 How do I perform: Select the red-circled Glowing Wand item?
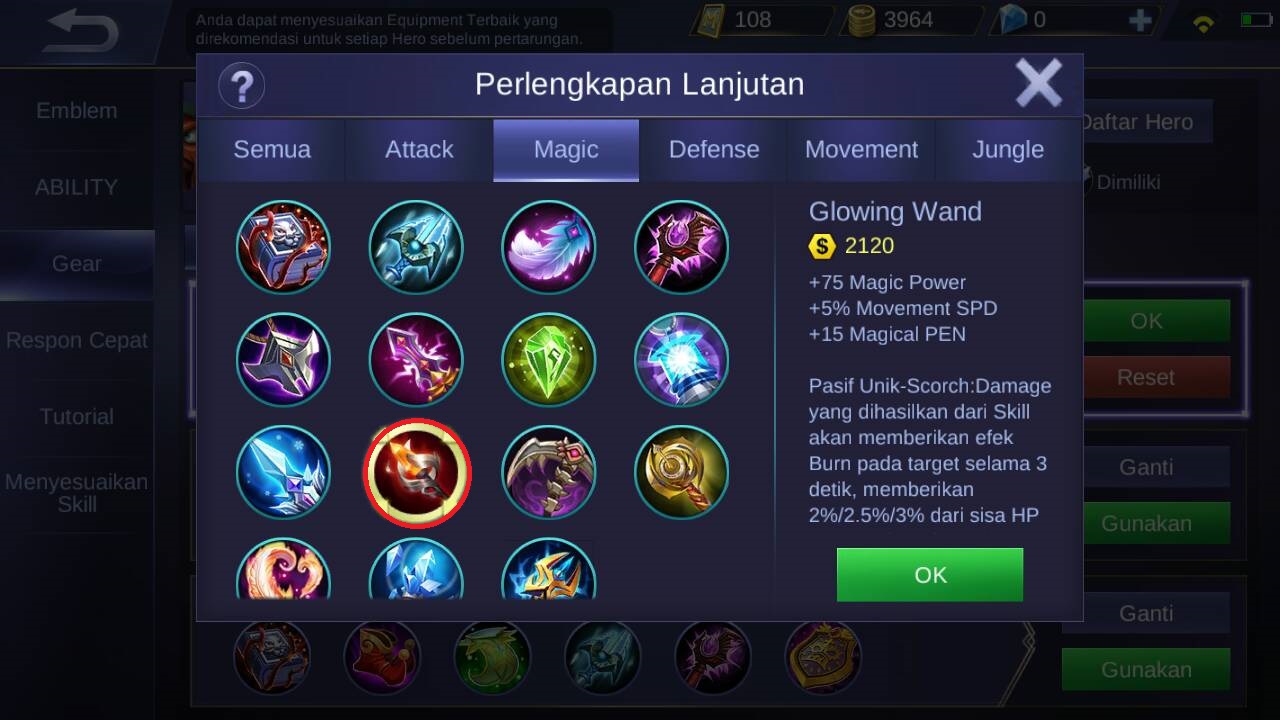[x=416, y=473]
